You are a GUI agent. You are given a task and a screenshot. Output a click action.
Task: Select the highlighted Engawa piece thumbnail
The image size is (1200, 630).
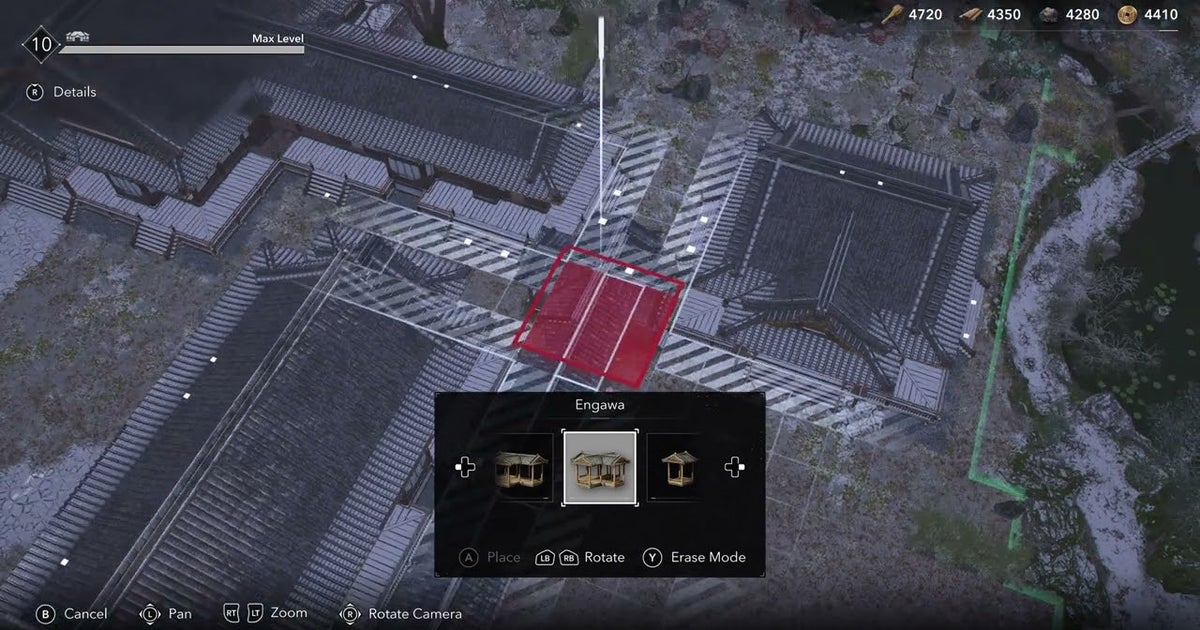pos(600,467)
